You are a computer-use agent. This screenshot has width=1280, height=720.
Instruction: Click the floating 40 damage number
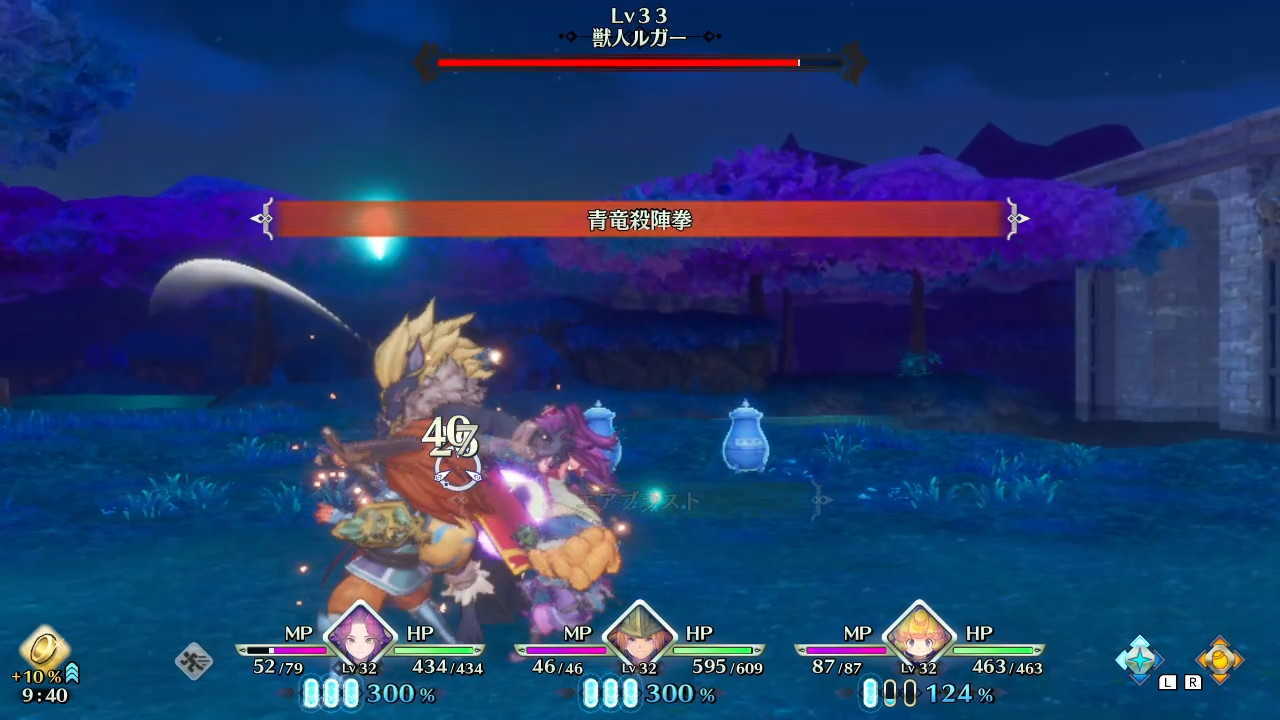pos(452,435)
